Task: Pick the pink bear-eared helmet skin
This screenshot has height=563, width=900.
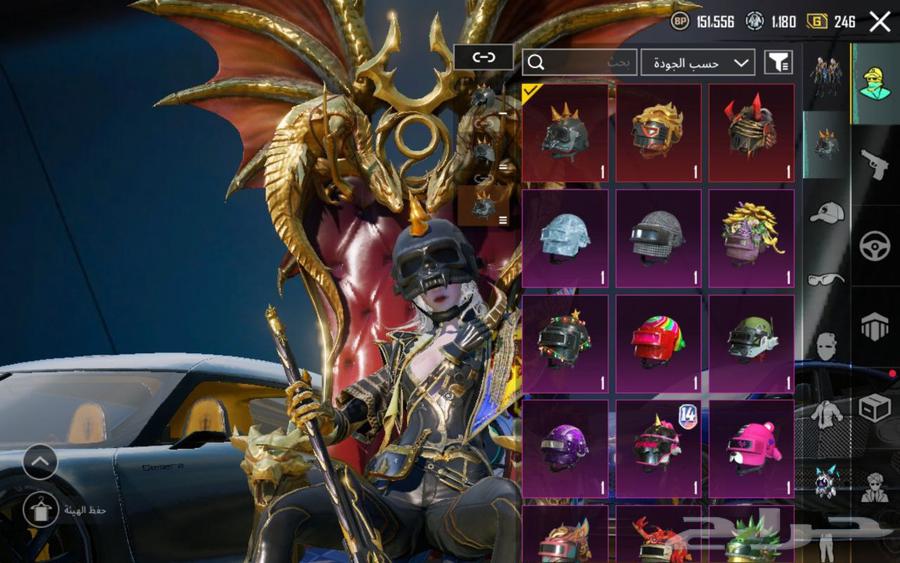Action: coord(751,448)
